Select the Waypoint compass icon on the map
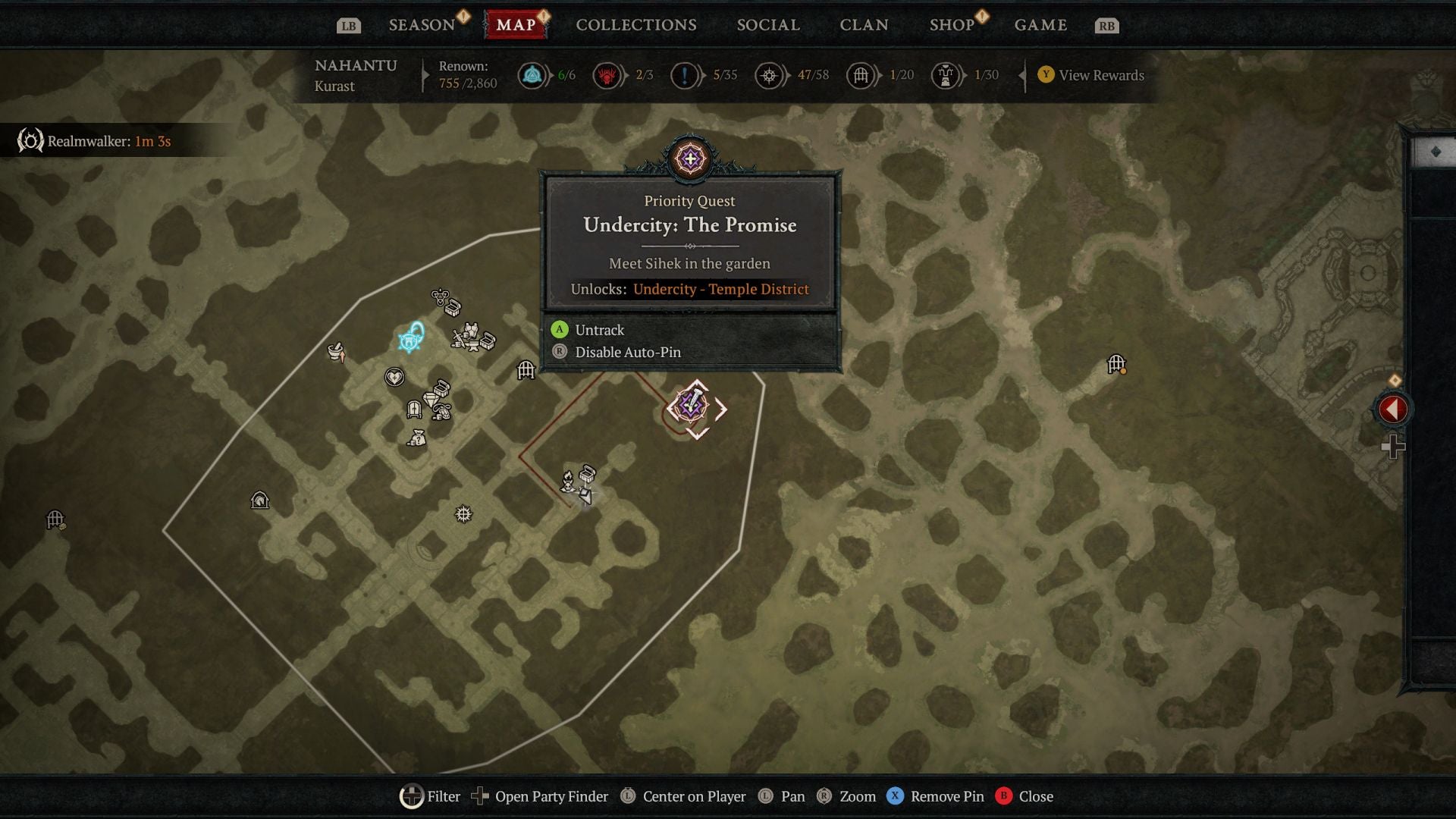The width and height of the screenshot is (1456, 819). (464, 513)
